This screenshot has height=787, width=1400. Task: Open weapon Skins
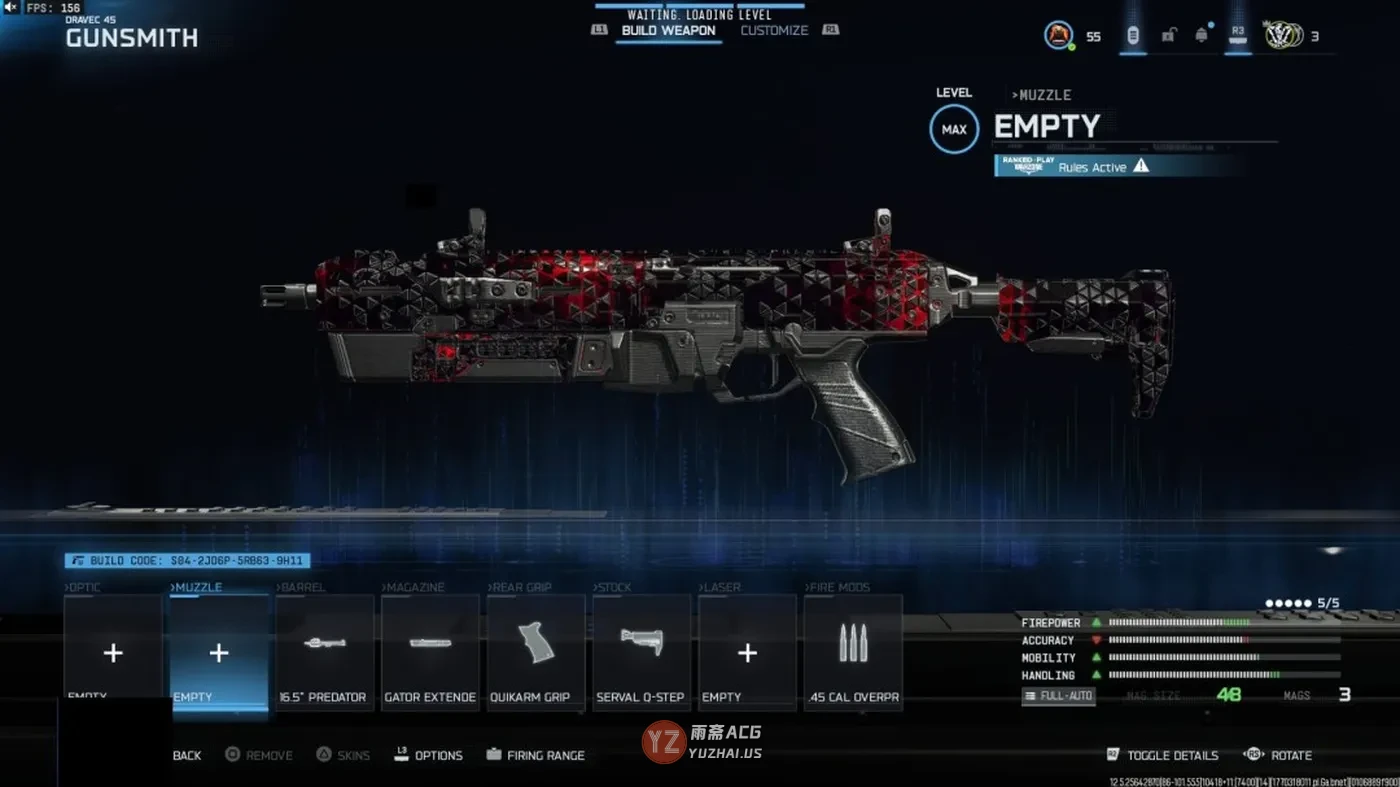[x=344, y=756]
